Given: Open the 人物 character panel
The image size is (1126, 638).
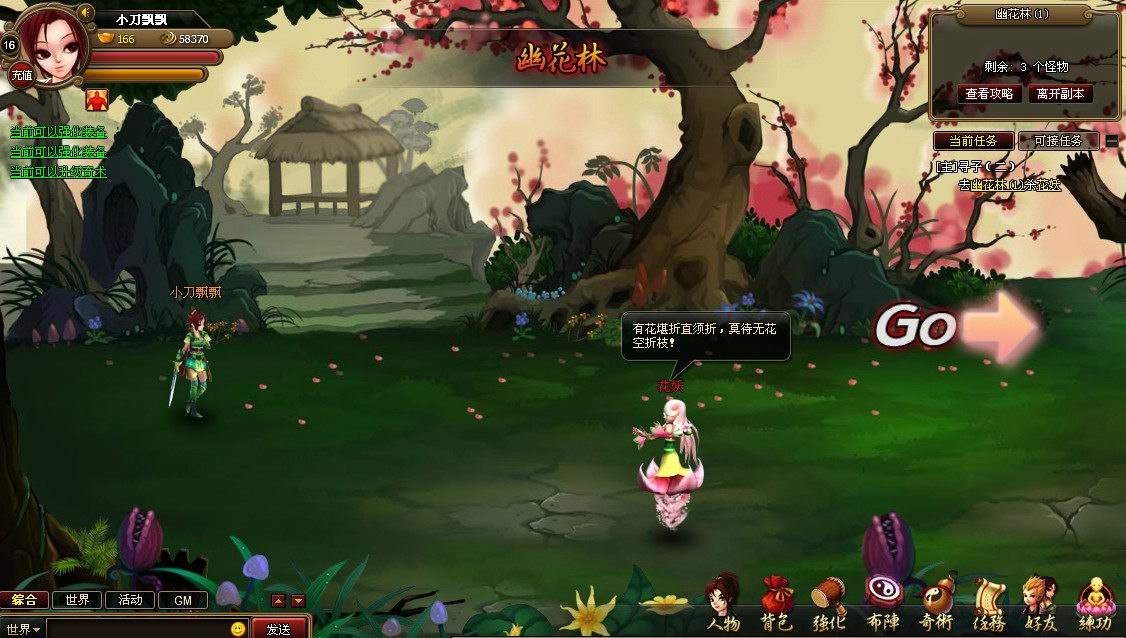Looking at the screenshot, I should 723,603.
